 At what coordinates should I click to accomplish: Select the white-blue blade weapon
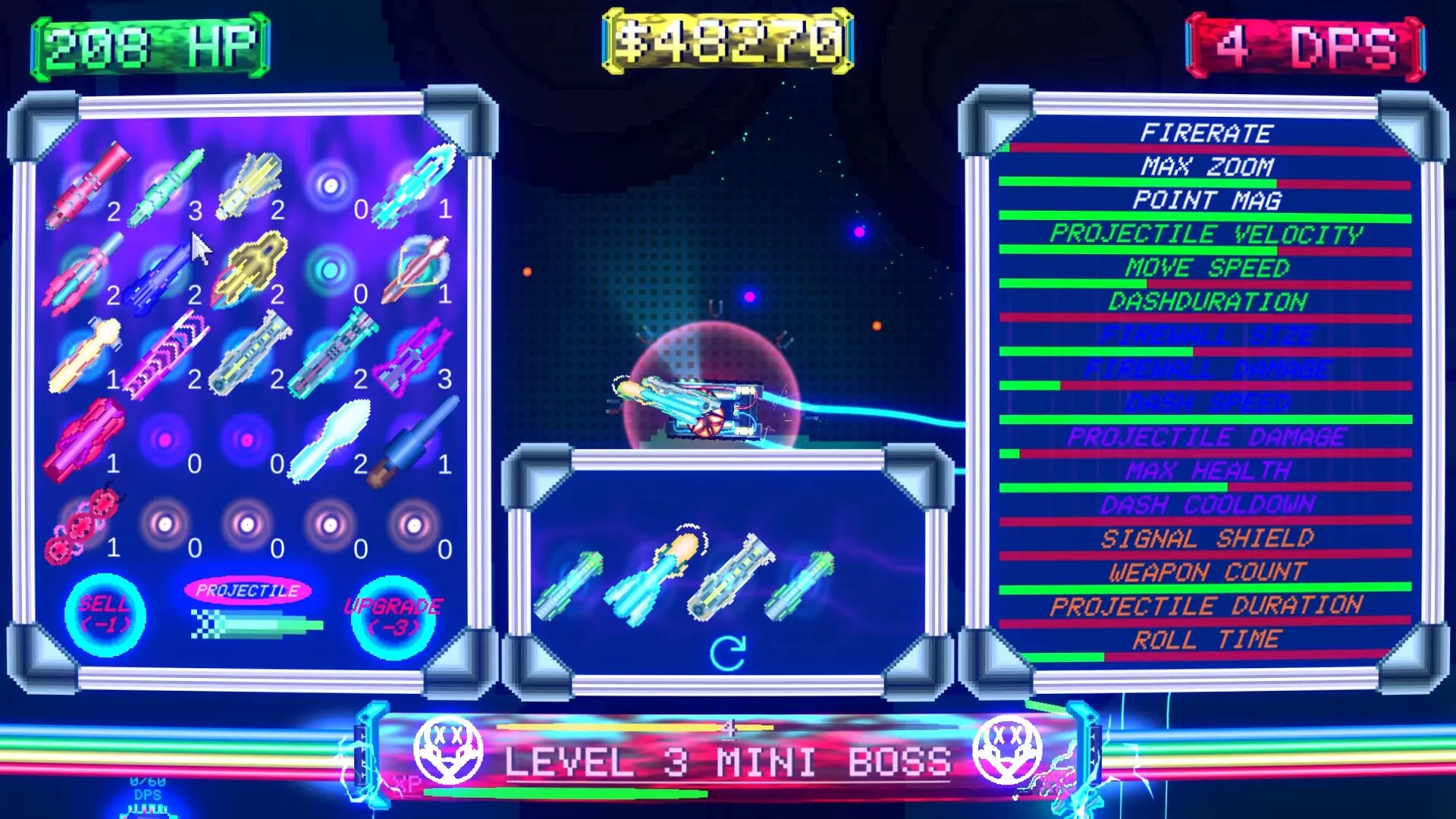coord(331,440)
